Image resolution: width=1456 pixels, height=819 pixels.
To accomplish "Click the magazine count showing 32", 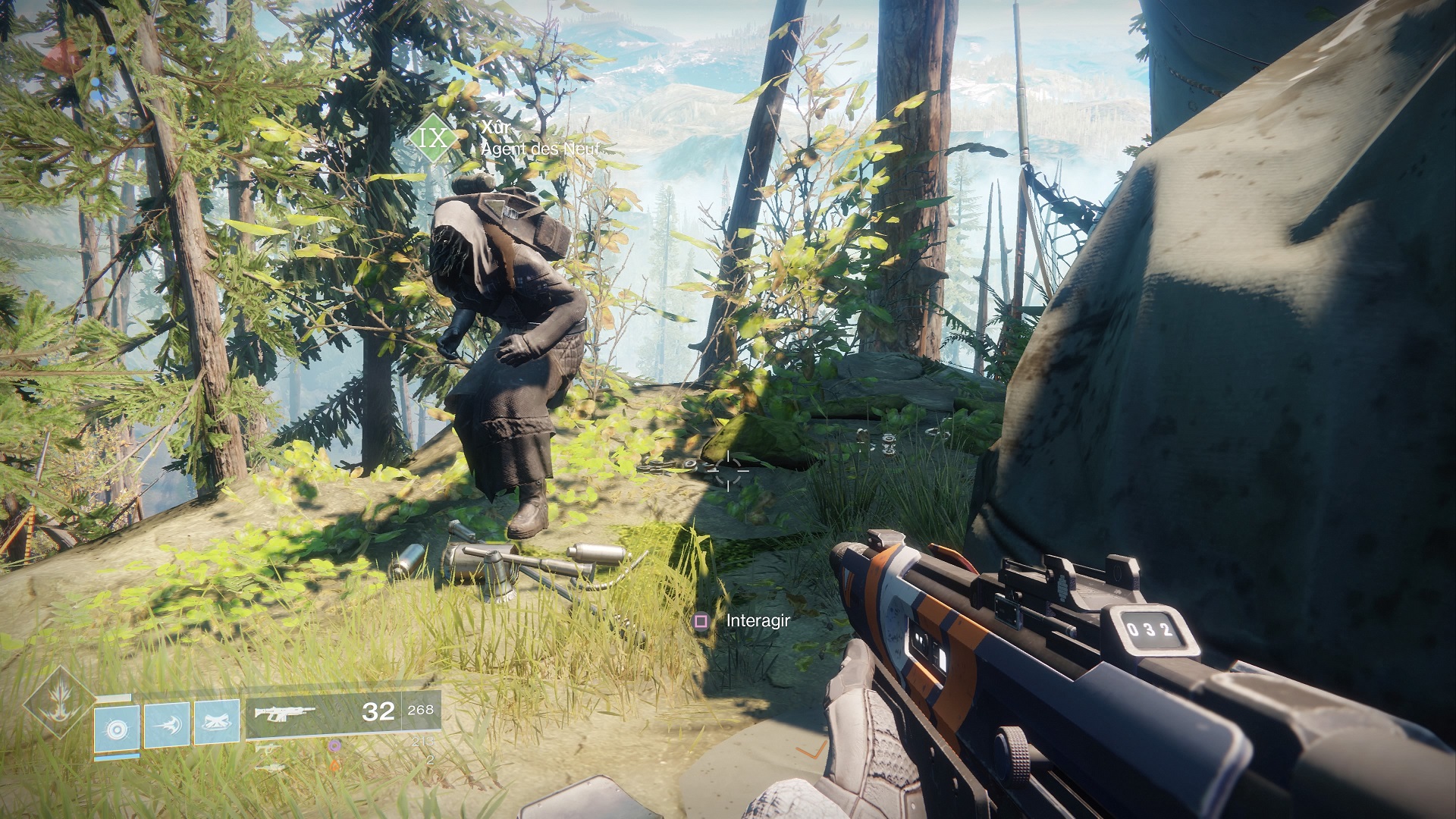I will pyautogui.click(x=378, y=712).
